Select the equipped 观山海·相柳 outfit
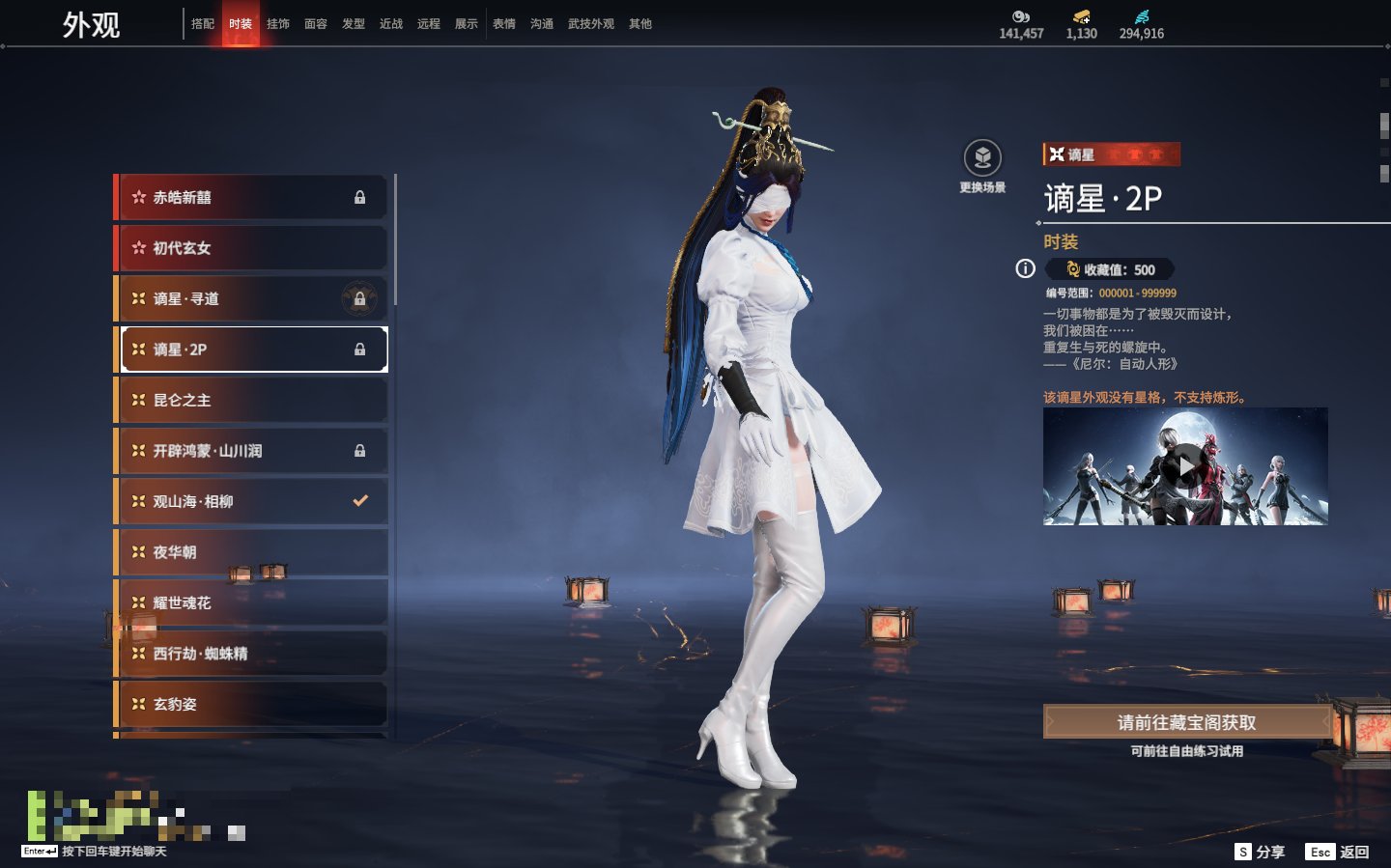Screen dimensions: 1391x868 coord(251,501)
